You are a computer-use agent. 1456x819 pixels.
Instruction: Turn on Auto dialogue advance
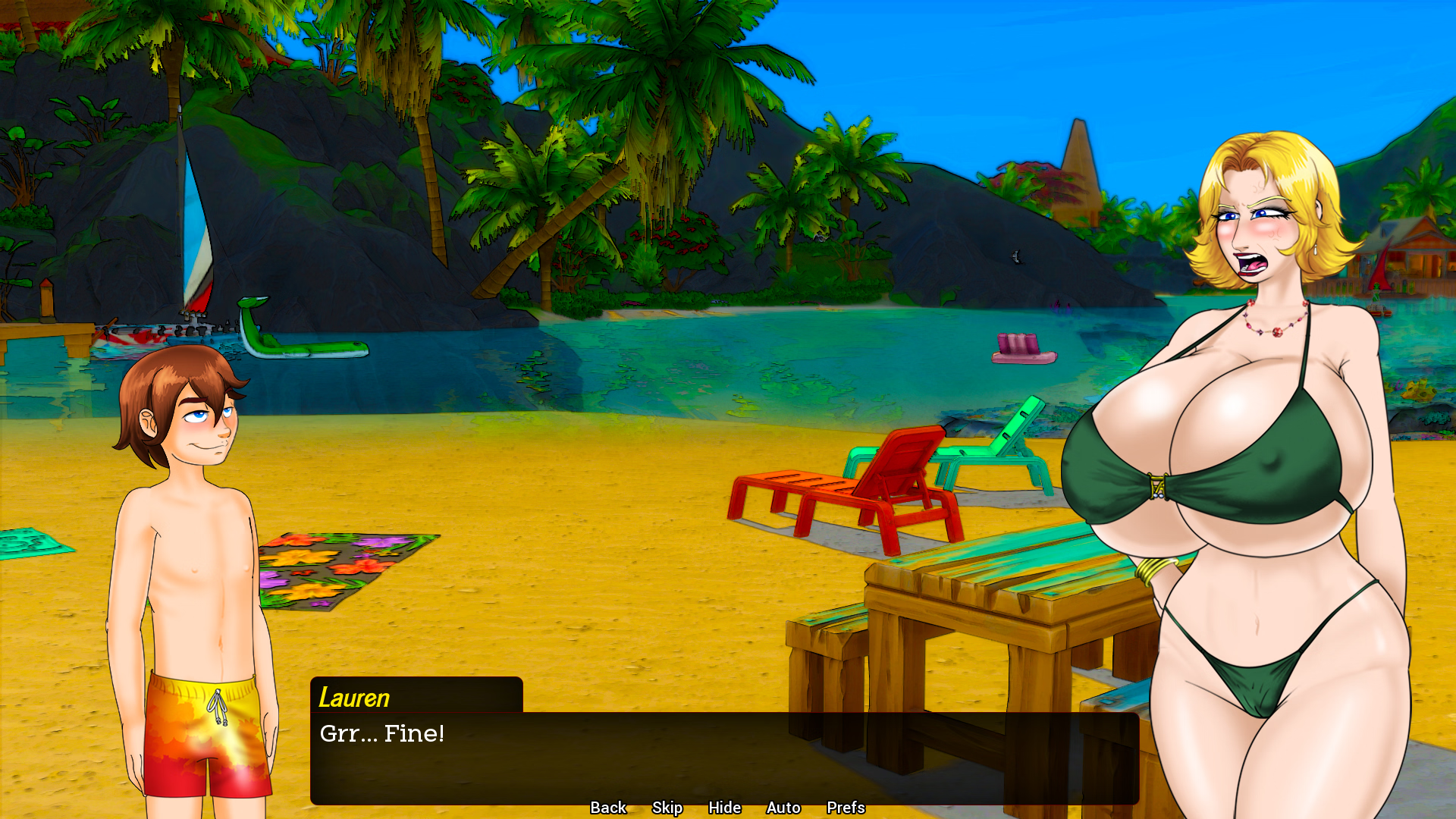783,808
